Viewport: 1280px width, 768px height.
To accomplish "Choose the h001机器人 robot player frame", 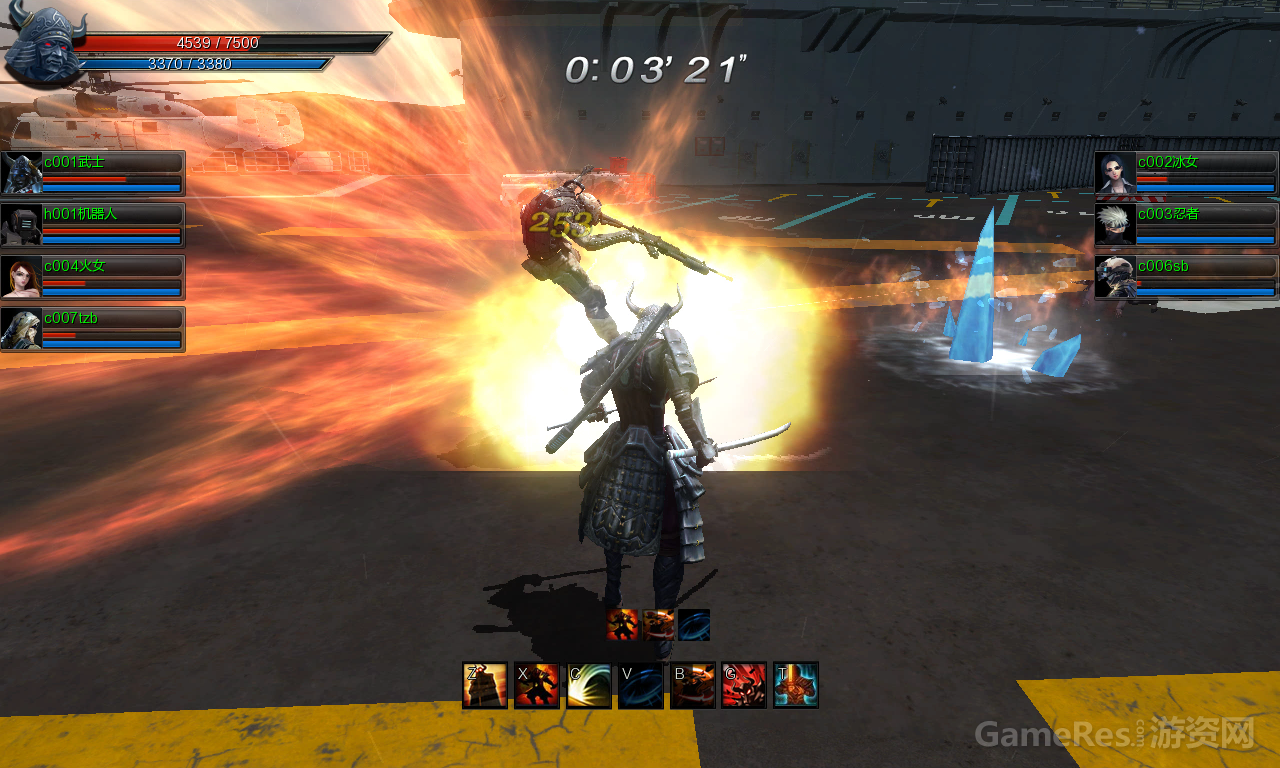I will pyautogui.click(x=93, y=225).
